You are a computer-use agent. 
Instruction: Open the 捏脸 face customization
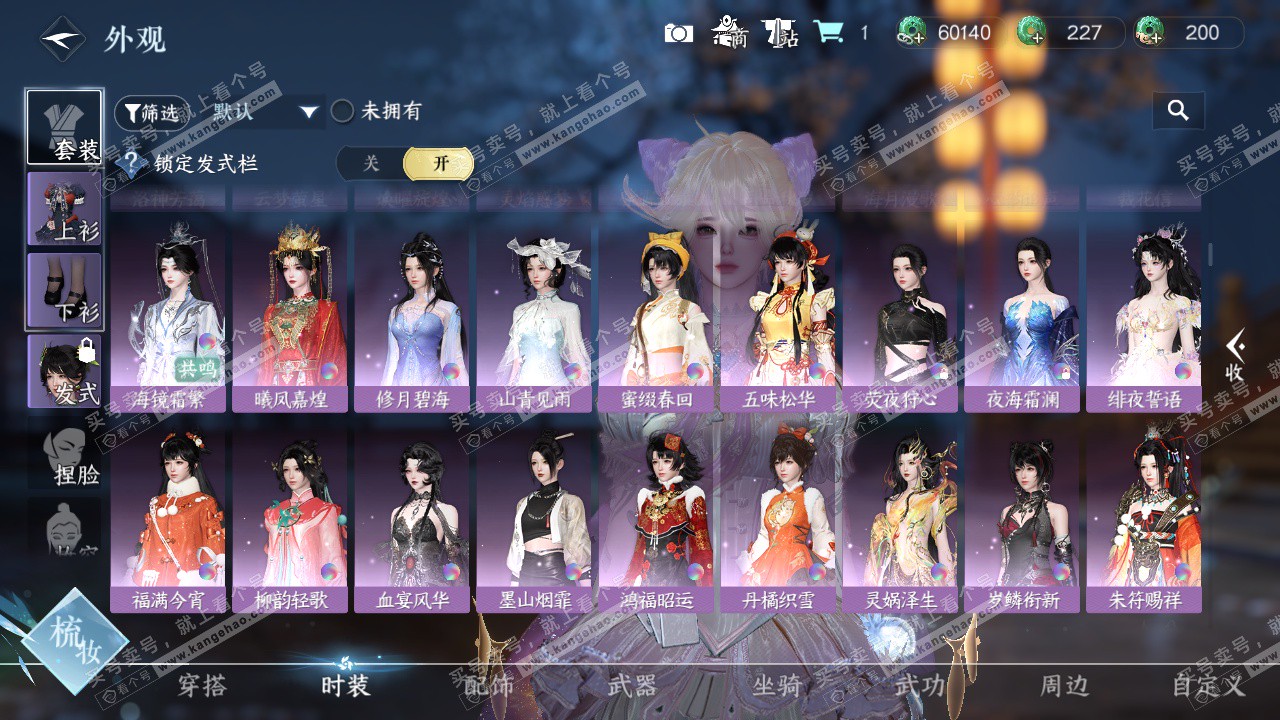(x=74, y=457)
